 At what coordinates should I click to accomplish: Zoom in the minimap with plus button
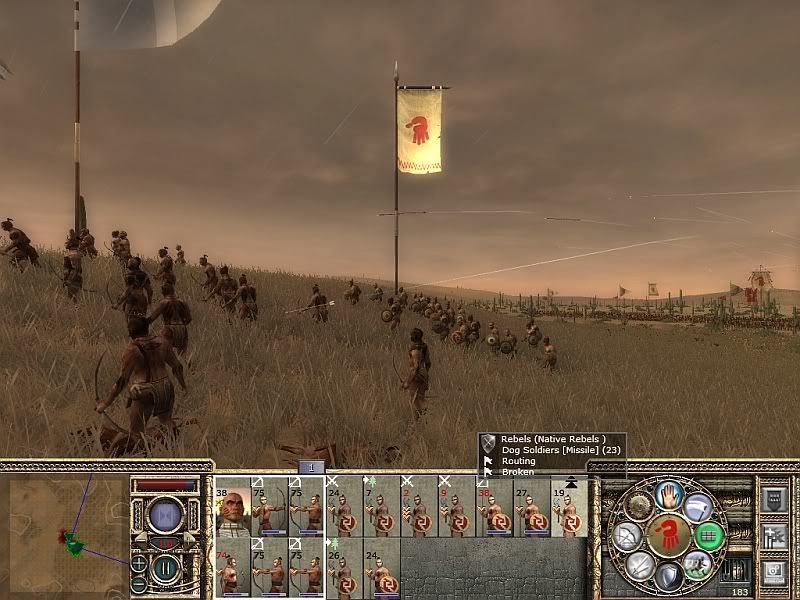(138, 563)
